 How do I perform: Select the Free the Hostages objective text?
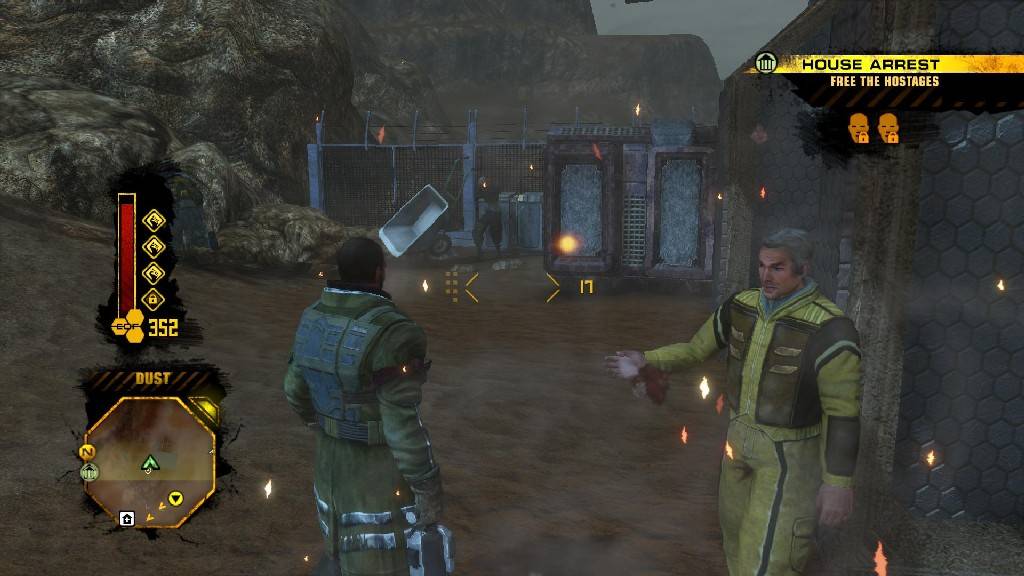click(x=884, y=82)
